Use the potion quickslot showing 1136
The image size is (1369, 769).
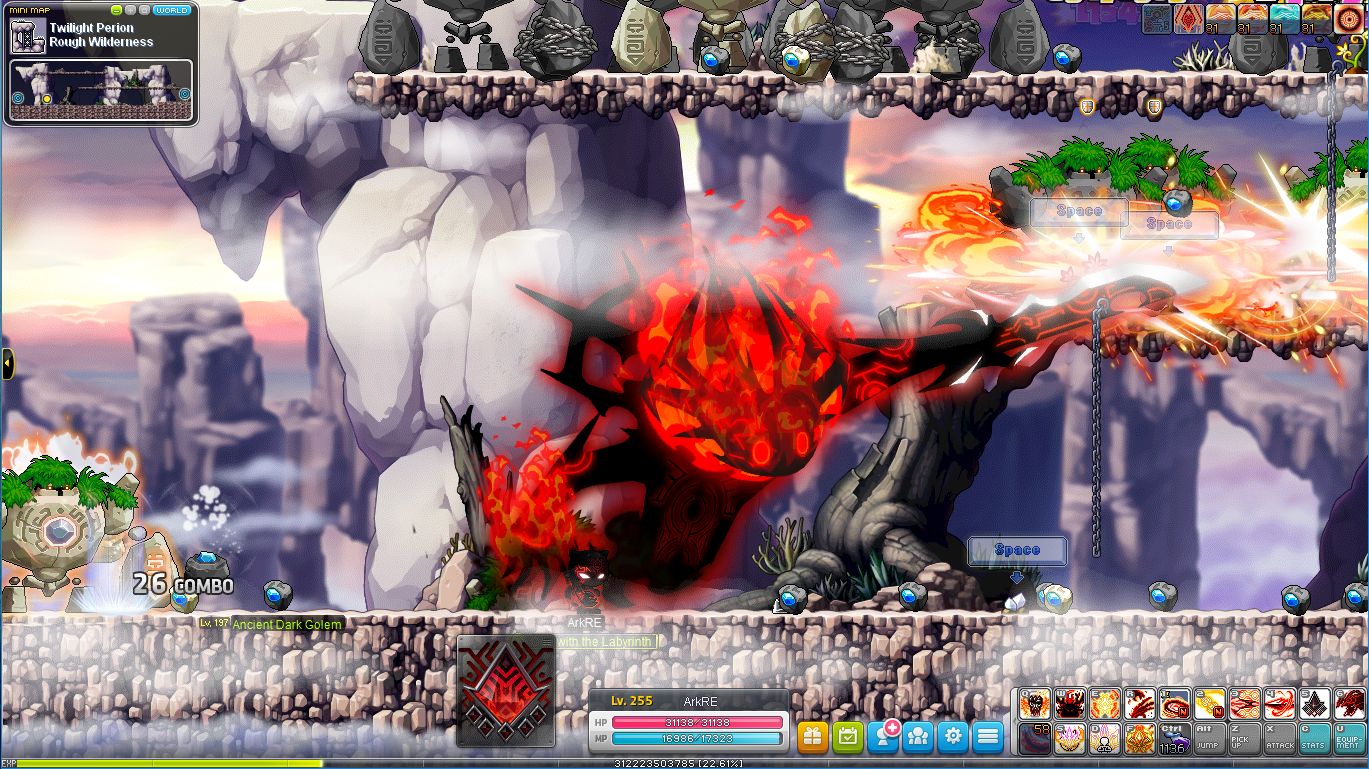point(1174,738)
